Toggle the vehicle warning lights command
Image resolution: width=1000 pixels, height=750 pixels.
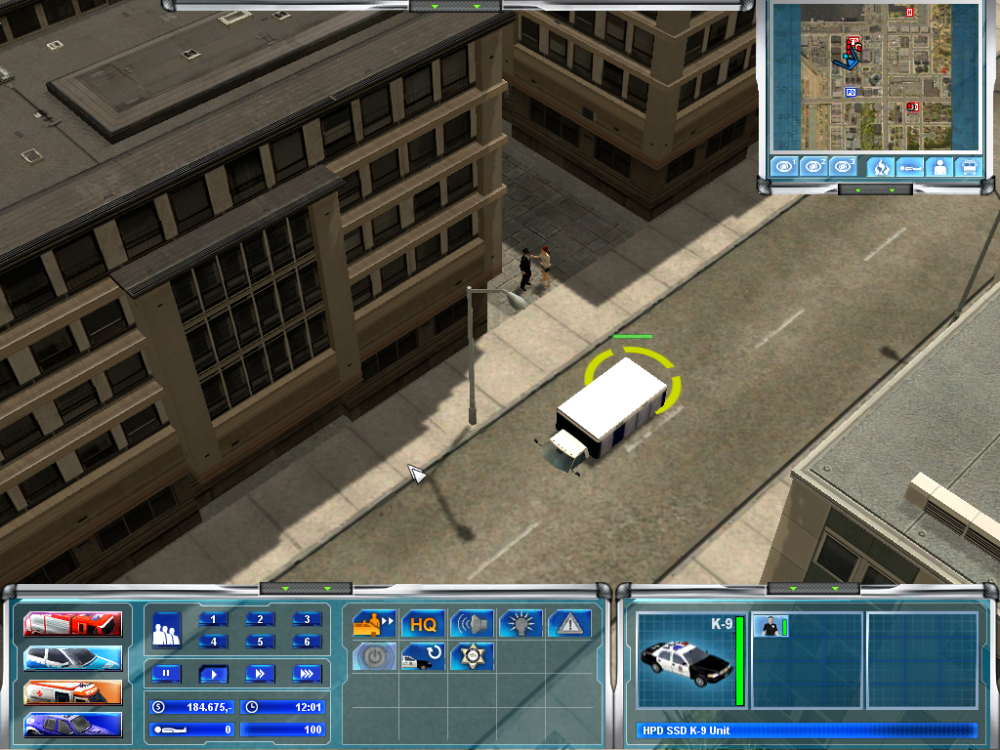521,624
